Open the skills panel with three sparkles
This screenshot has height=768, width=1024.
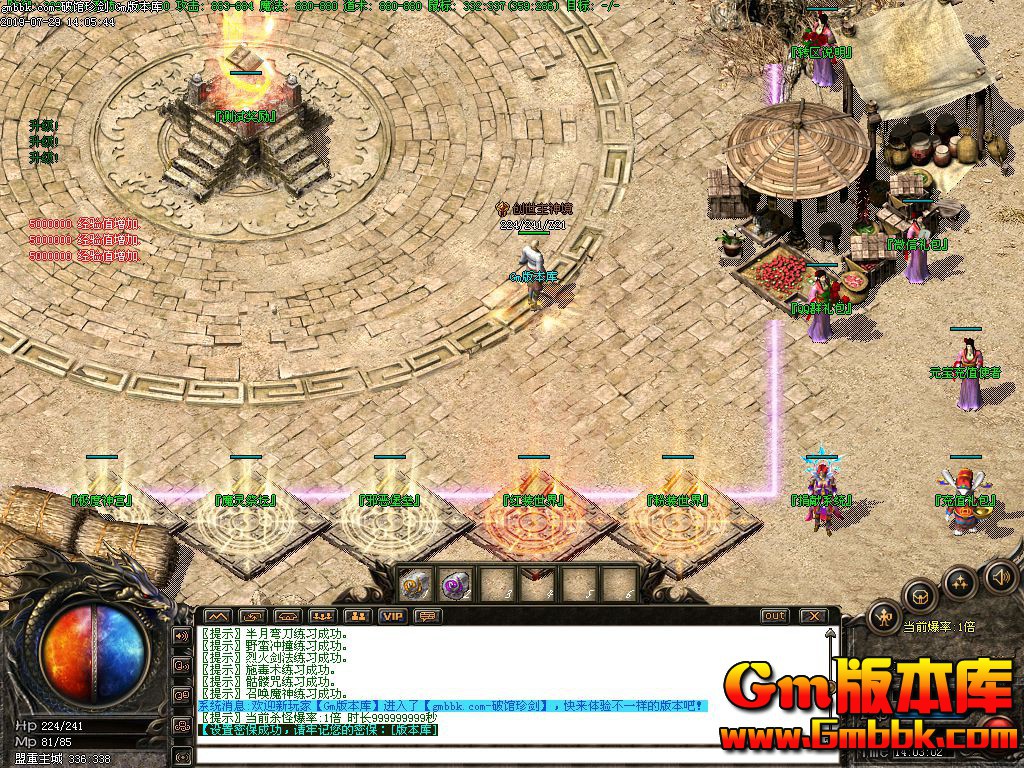pyautogui.click(x=960, y=582)
